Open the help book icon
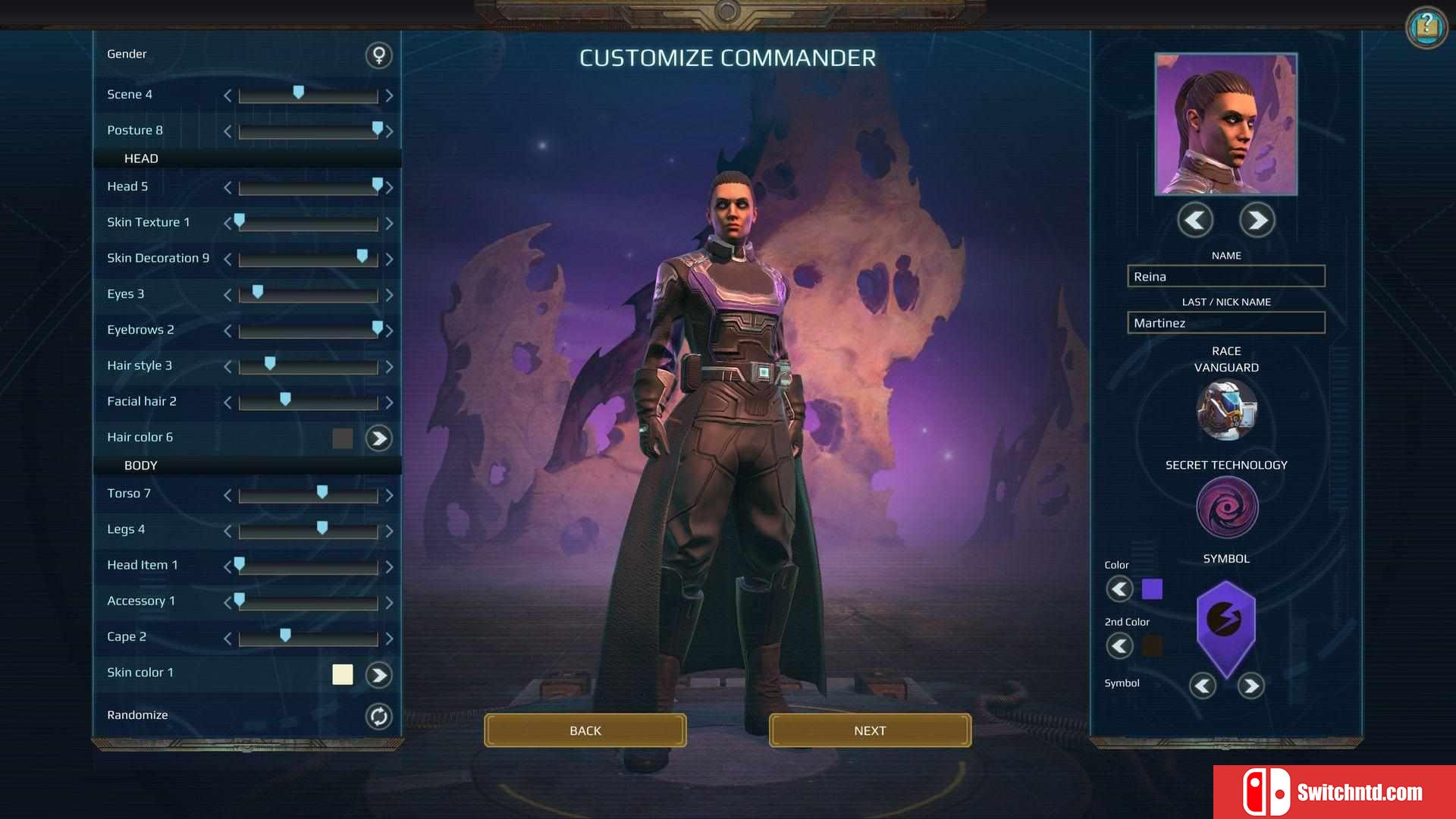Image resolution: width=1456 pixels, height=819 pixels. coord(1426,28)
